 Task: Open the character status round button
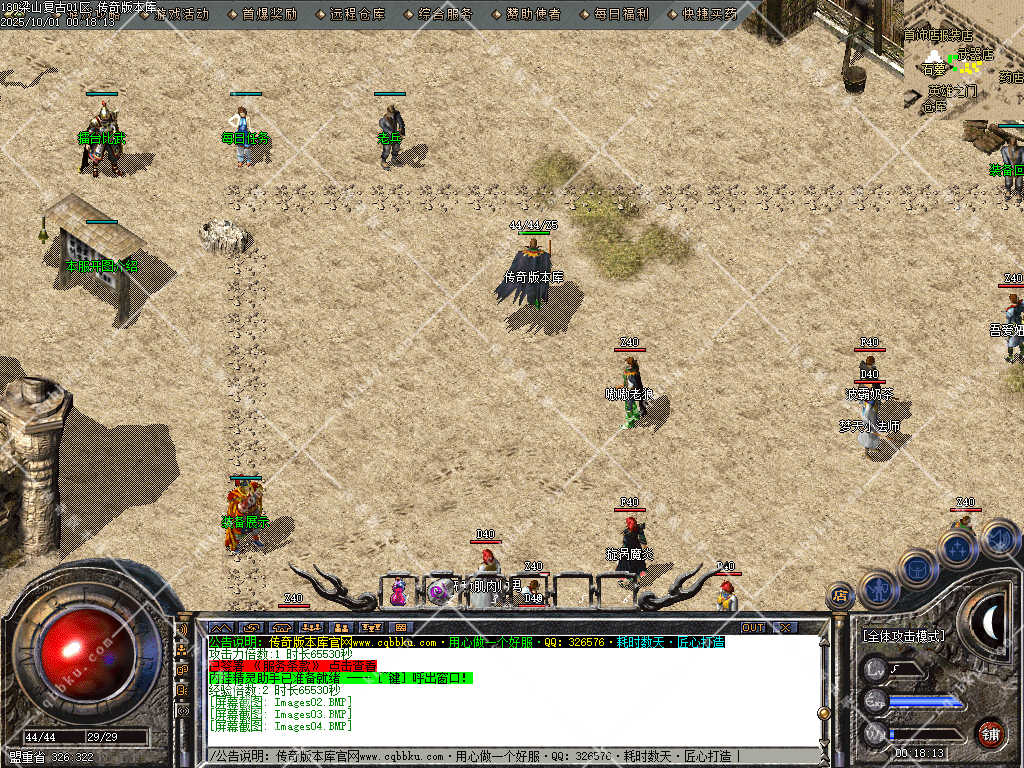(x=879, y=591)
